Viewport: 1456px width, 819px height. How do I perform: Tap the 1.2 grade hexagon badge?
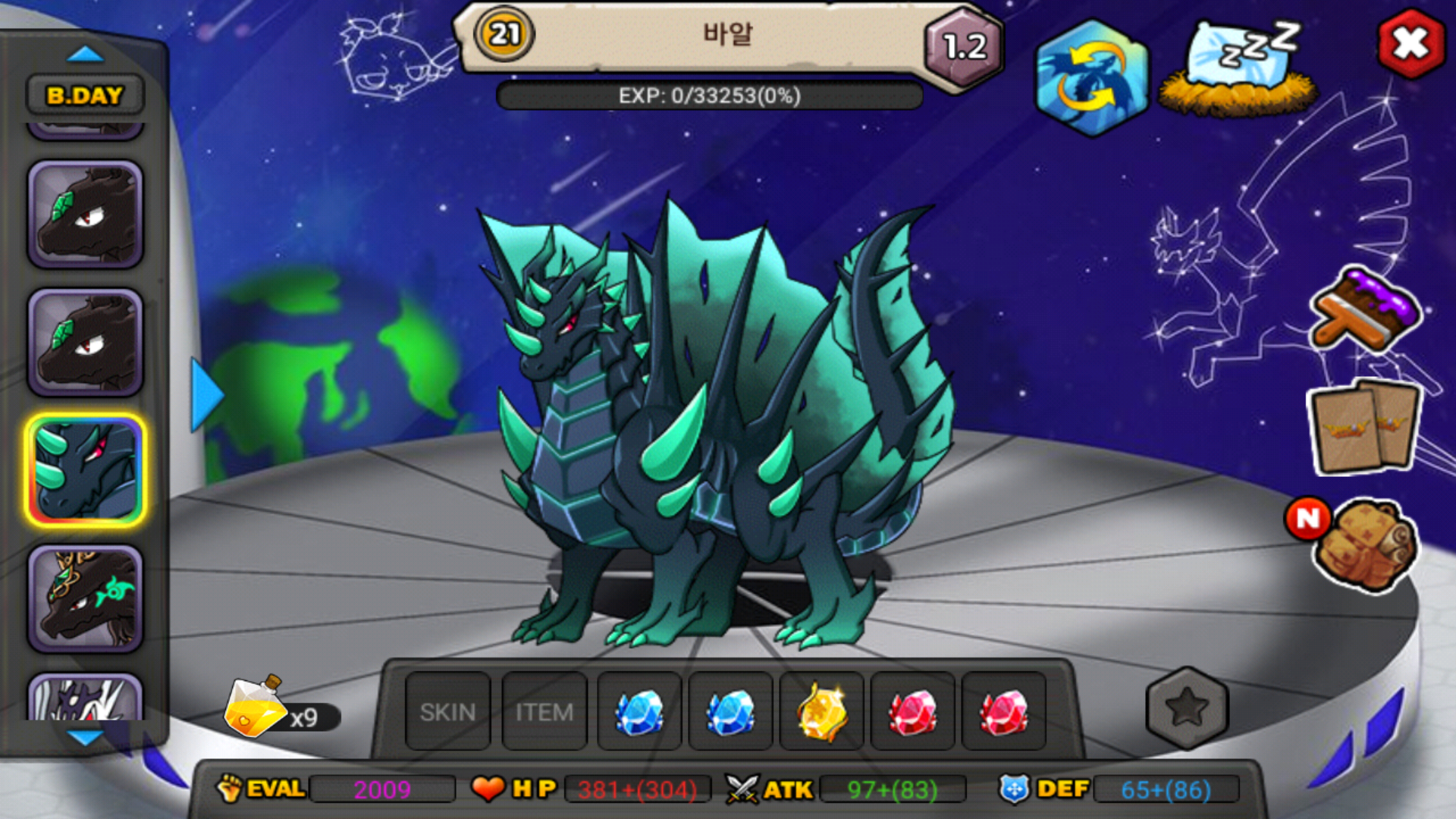tap(964, 47)
